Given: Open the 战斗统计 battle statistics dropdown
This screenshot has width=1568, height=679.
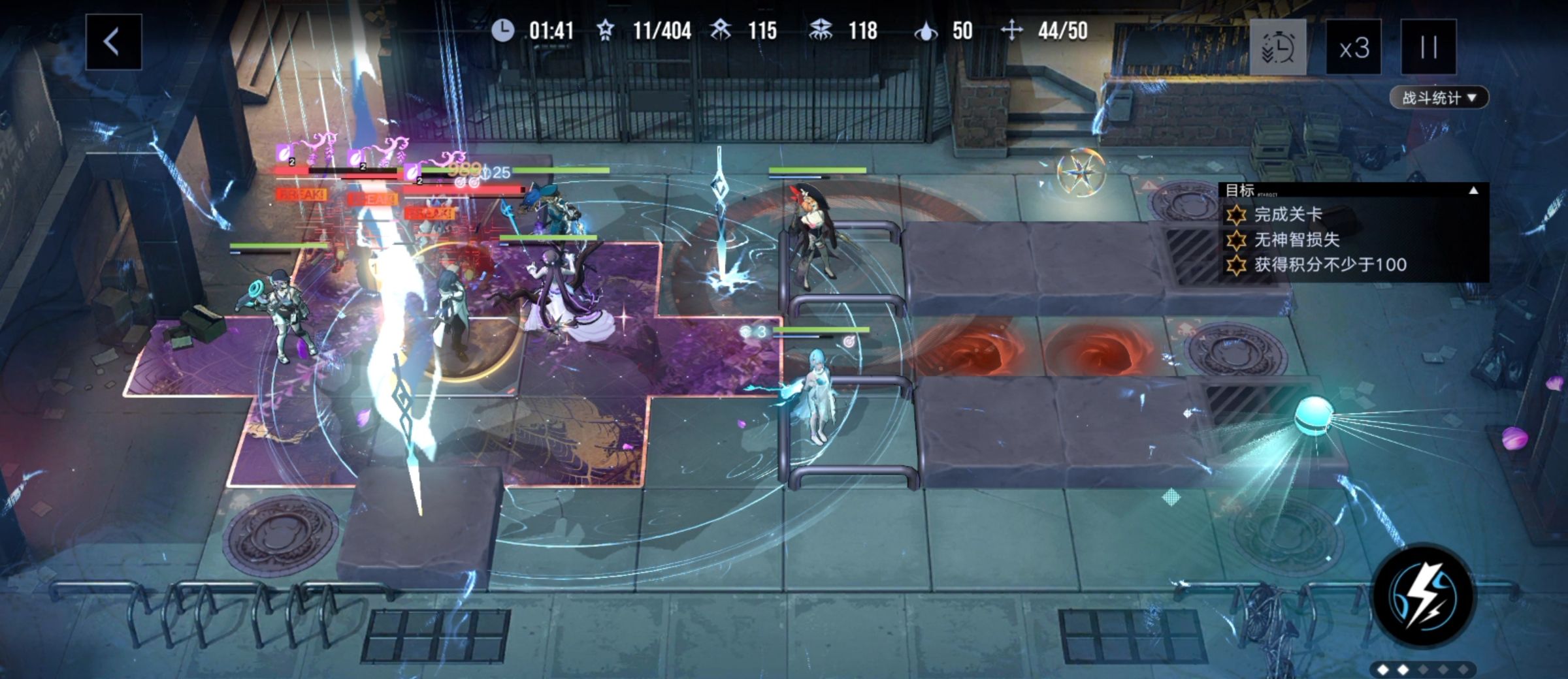Looking at the screenshot, I should coord(1438,98).
